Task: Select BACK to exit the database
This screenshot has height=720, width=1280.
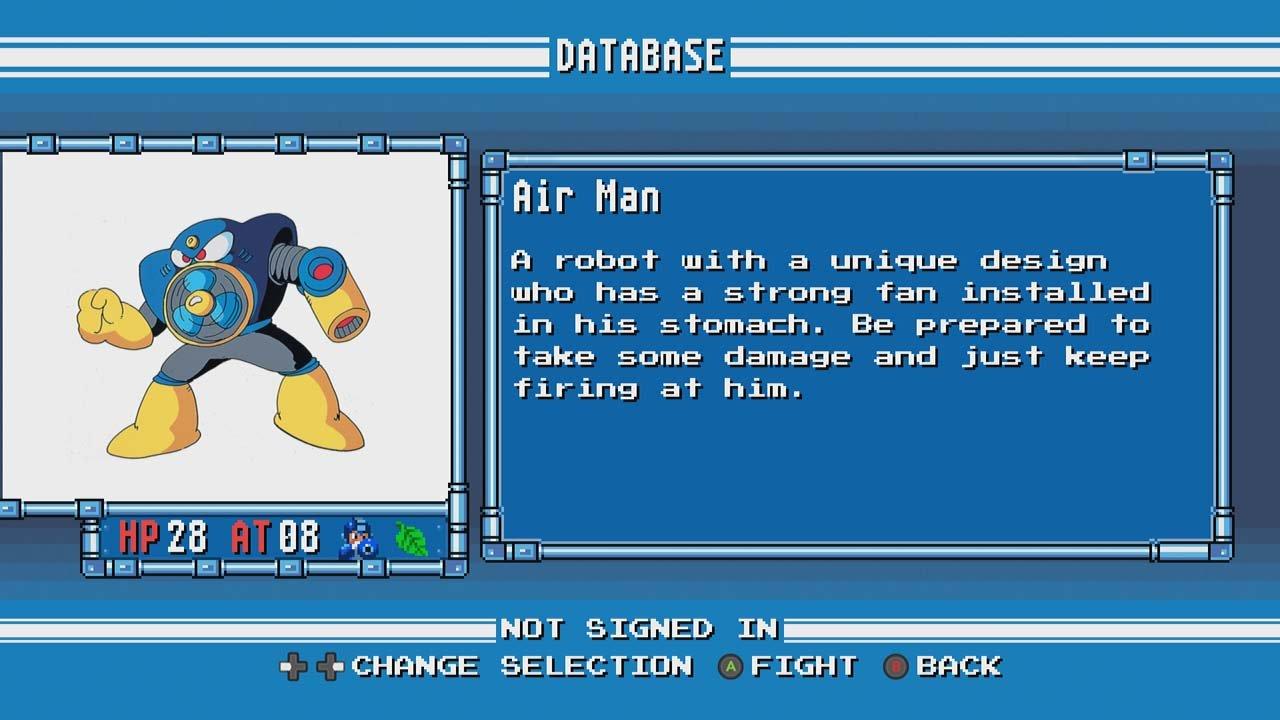Action: pos(962,665)
